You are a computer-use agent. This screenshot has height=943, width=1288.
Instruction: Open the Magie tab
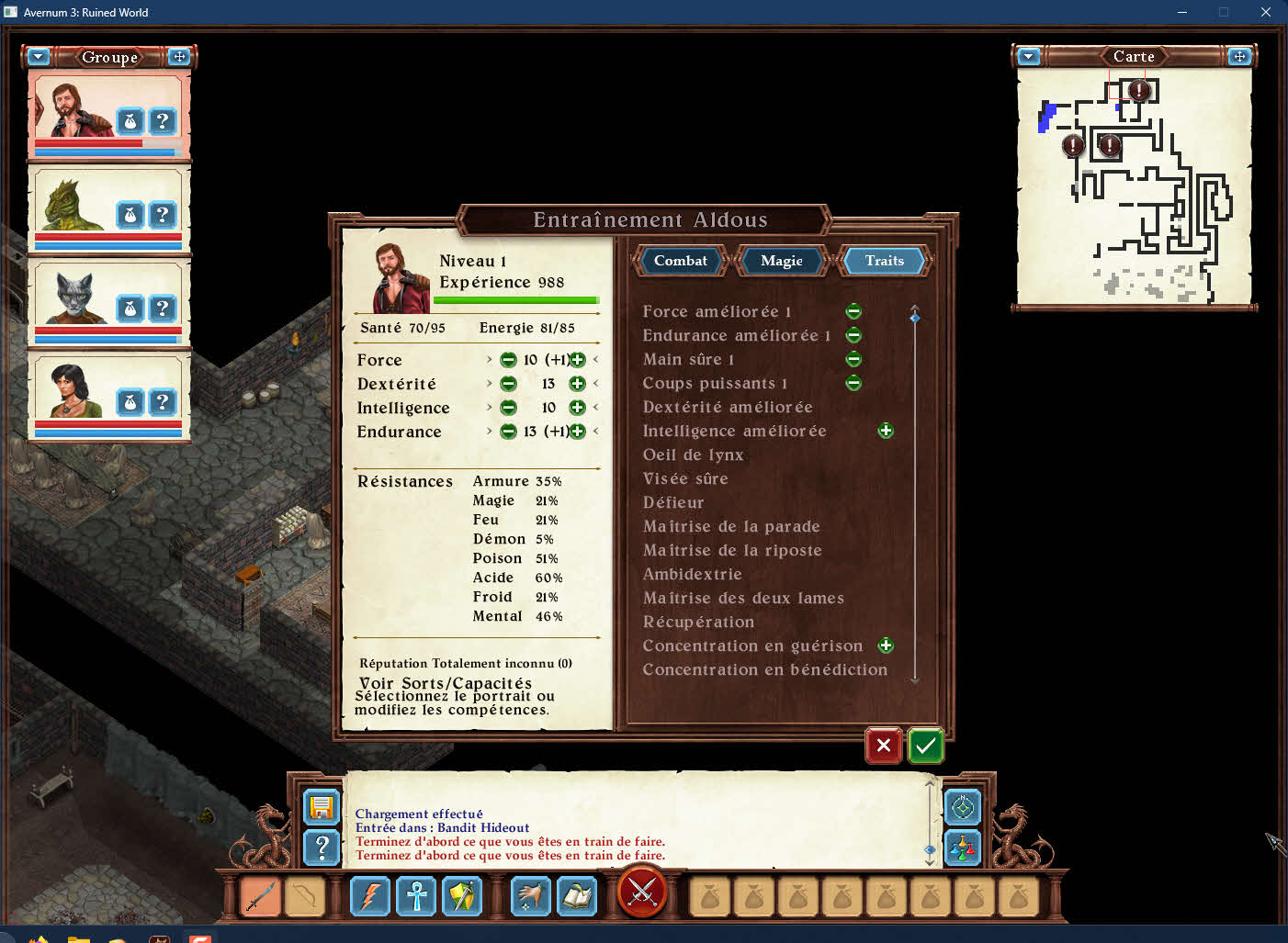click(x=781, y=261)
